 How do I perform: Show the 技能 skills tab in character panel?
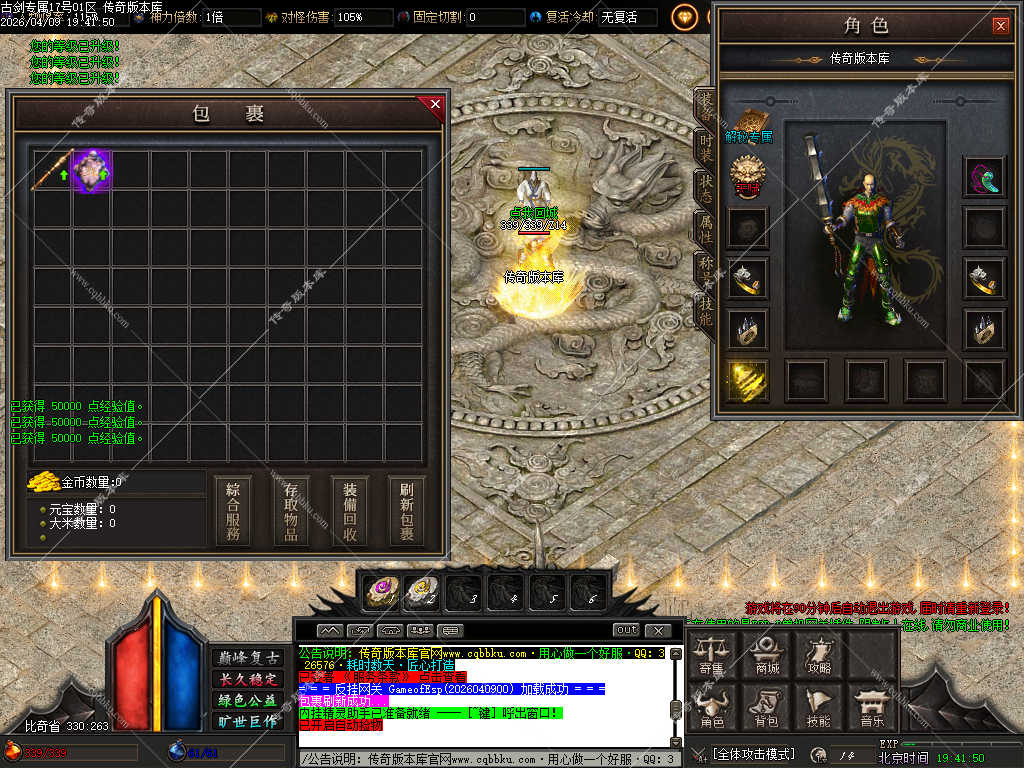point(705,311)
